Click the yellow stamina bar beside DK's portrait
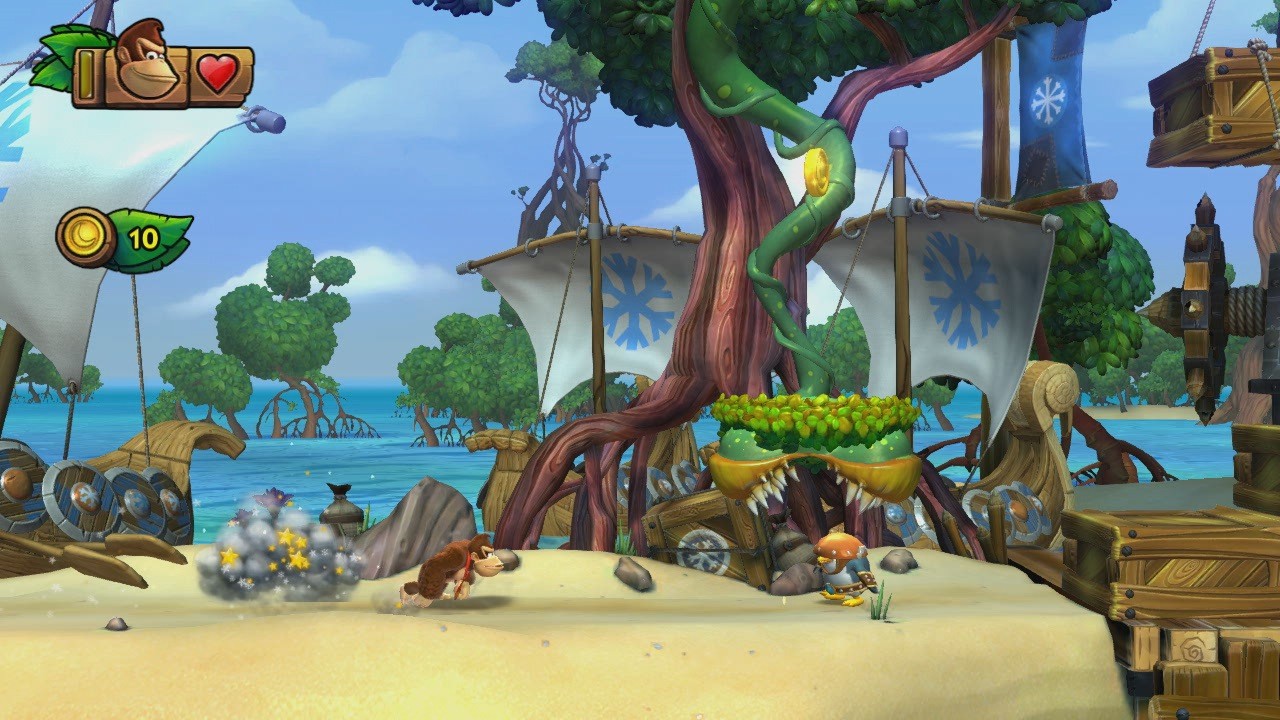 coord(88,72)
